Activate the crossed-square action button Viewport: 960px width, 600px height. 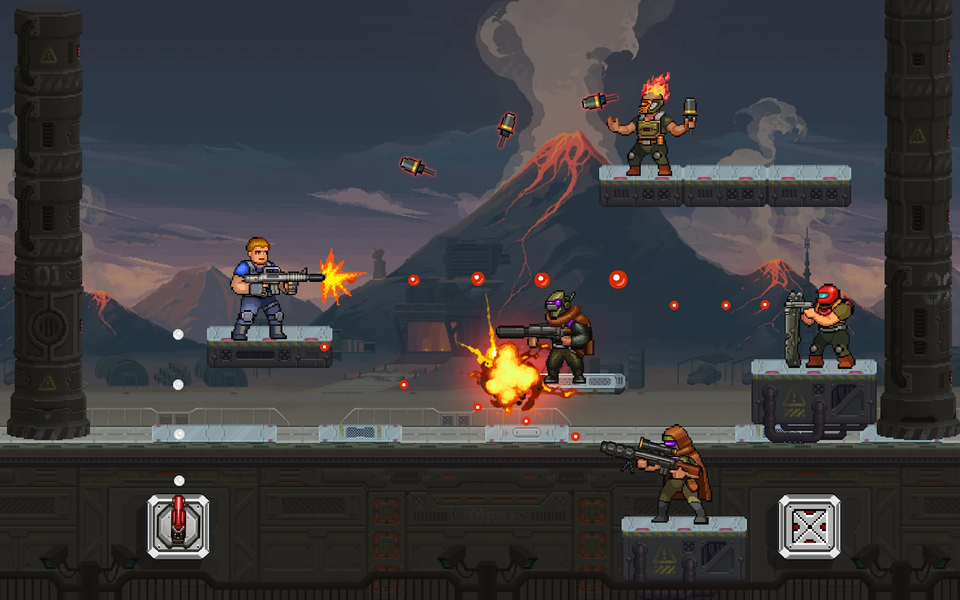point(809,526)
